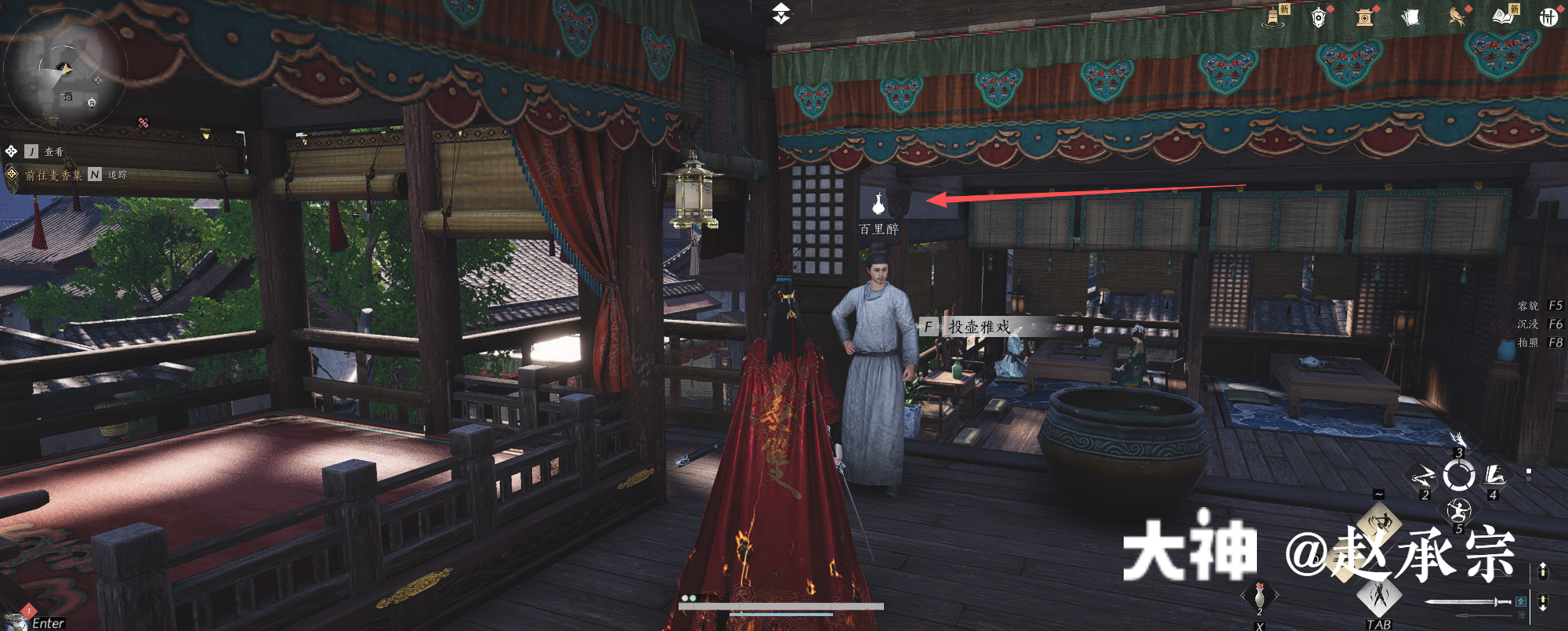The height and width of the screenshot is (631, 1568).
Task: Open the stacked cards icon
Action: click(x=1410, y=17)
